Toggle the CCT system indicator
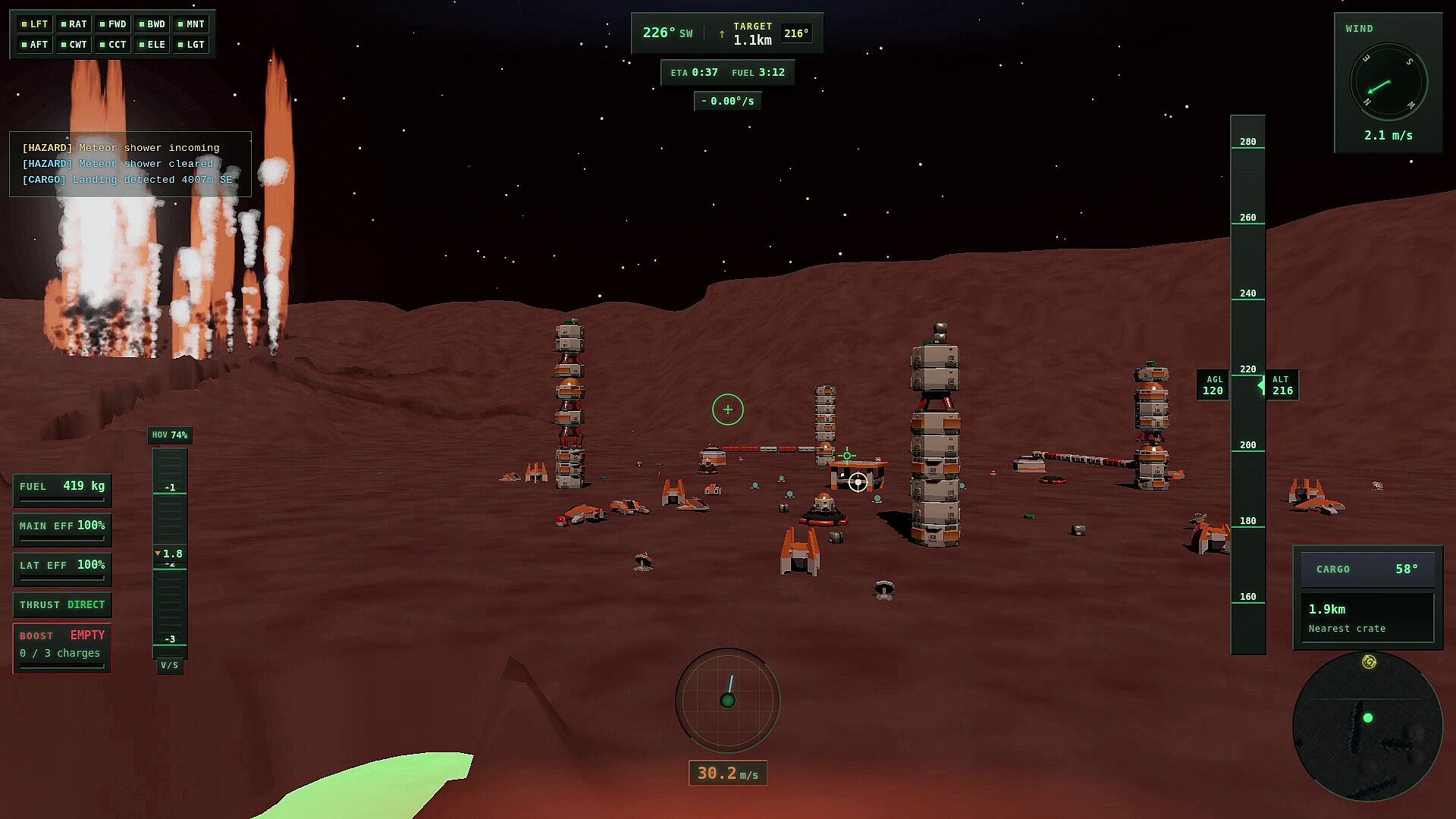Image resolution: width=1456 pixels, height=819 pixels. (113, 45)
